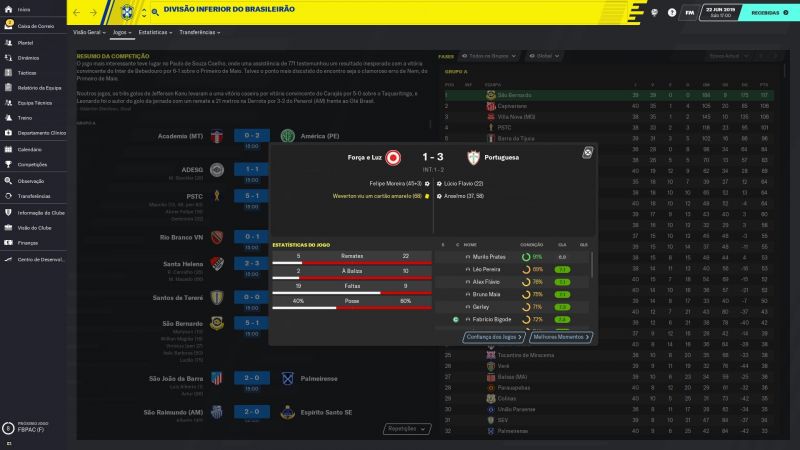Screen dimensions: 800x450
Task: Go to the Plantel squad screen
Action: click(x=29, y=44)
